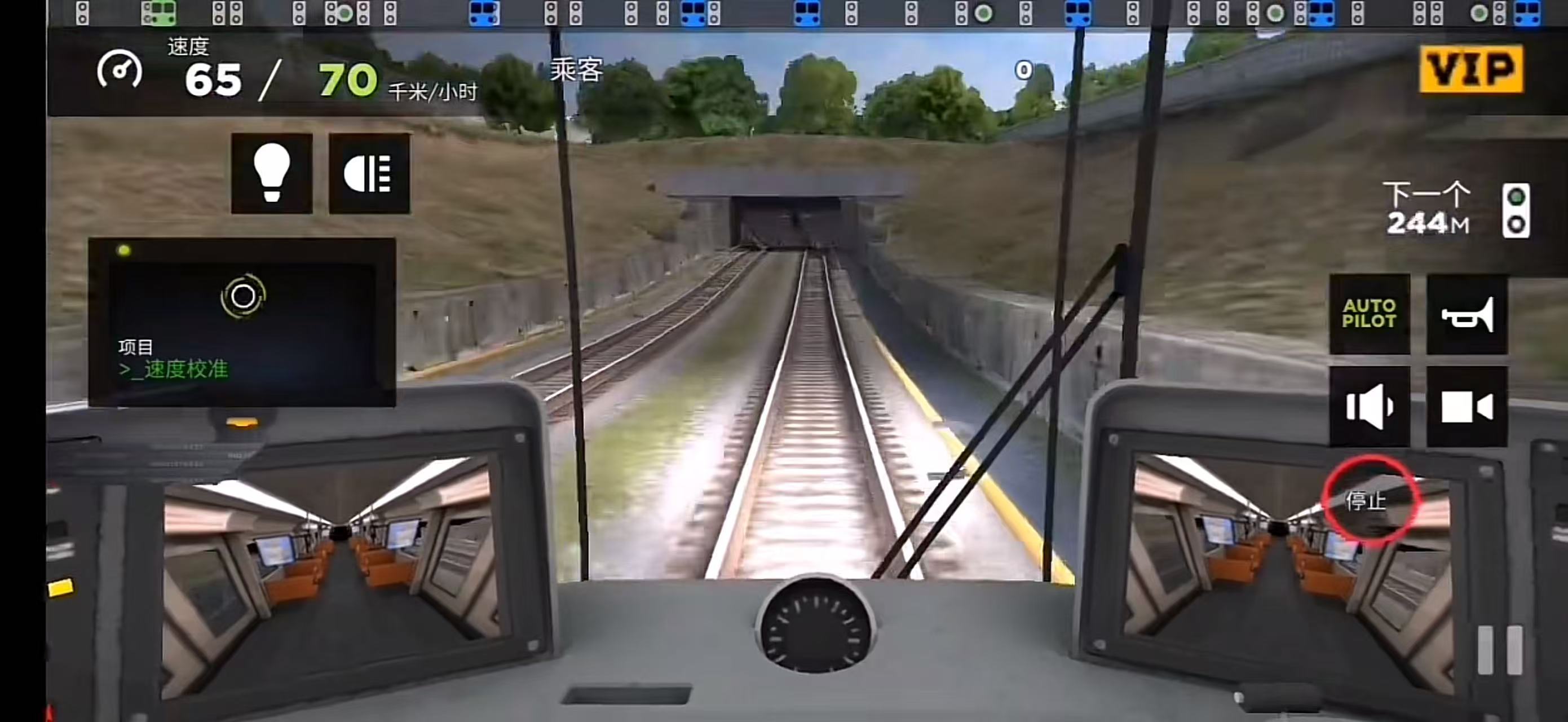Open the yellow VIP offer

pyautogui.click(x=1471, y=69)
